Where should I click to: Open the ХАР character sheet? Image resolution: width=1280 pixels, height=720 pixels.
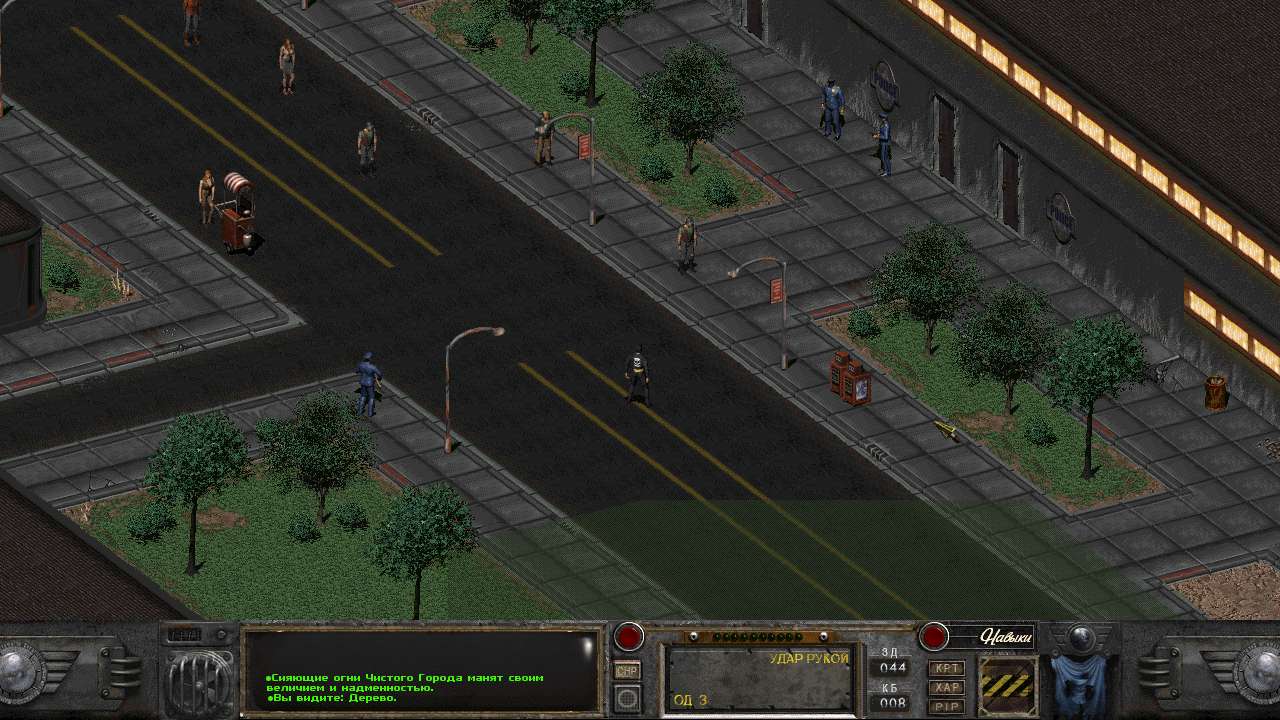tap(946, 686)
